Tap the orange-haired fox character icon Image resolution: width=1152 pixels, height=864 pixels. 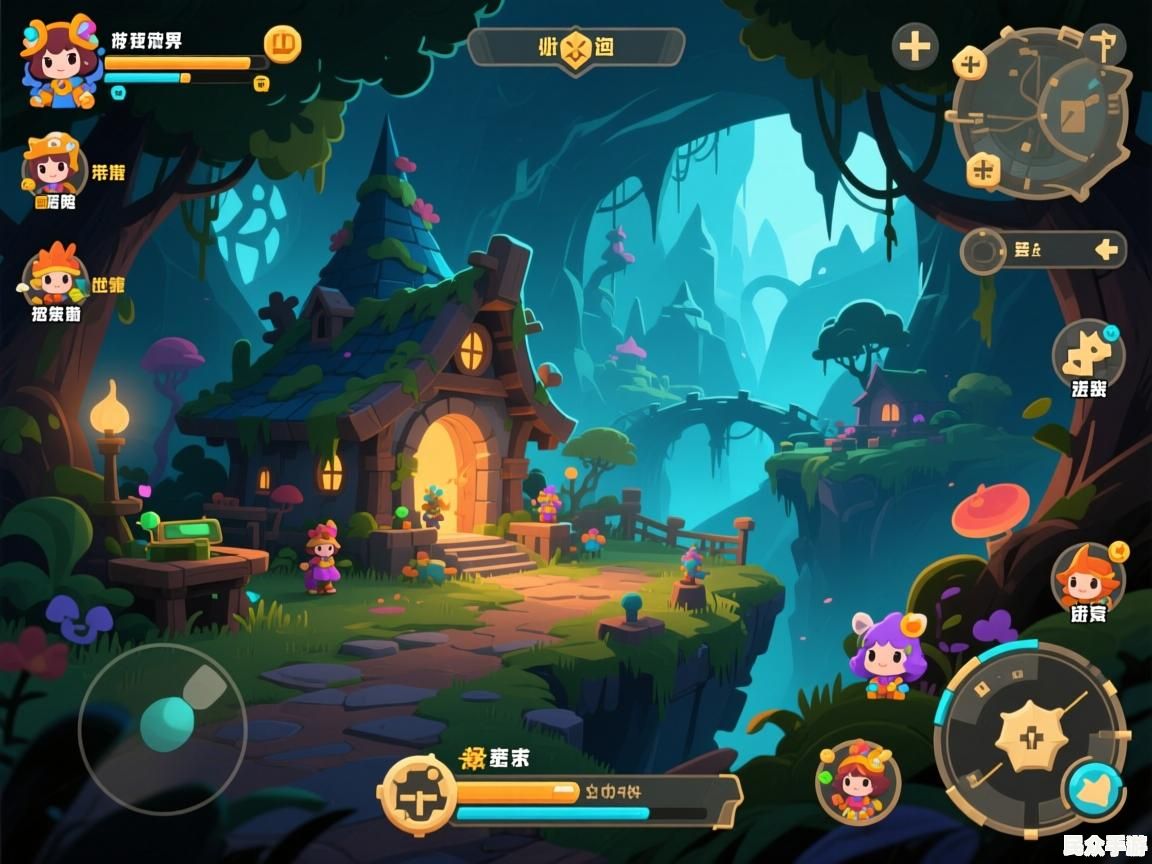pos(1088,578)
